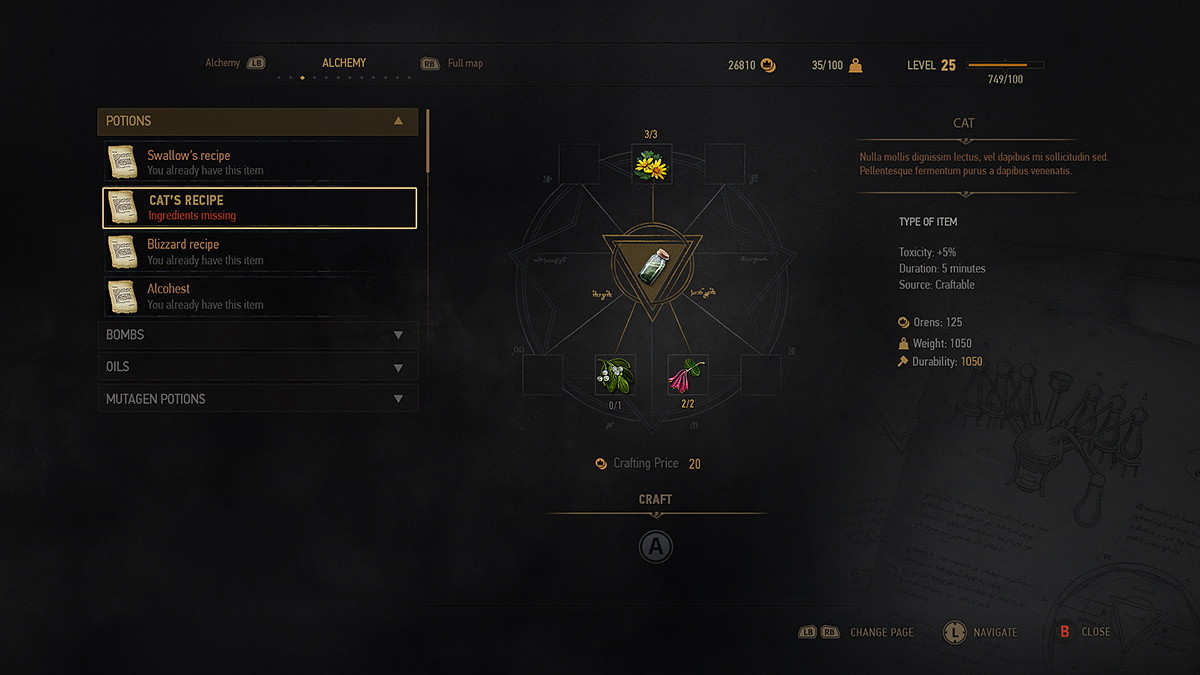Pick the Alcohest recipe
This screenshot has height=675, width=1200.
(x=260, y=296)
